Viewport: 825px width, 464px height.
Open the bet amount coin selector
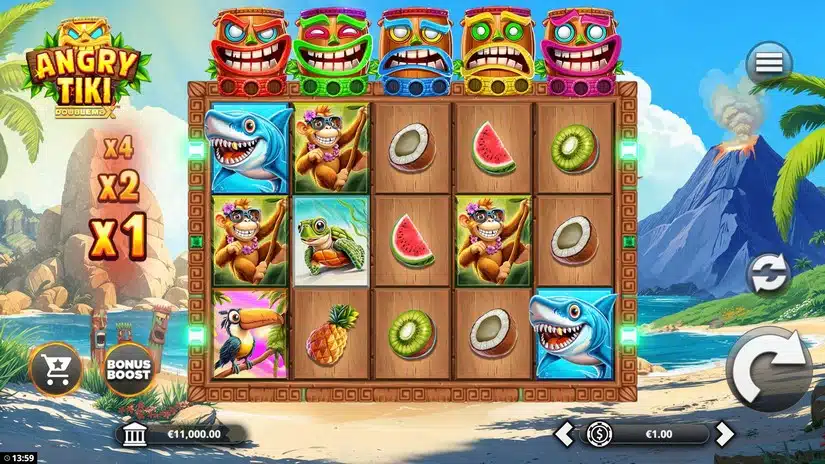point(600,434)
